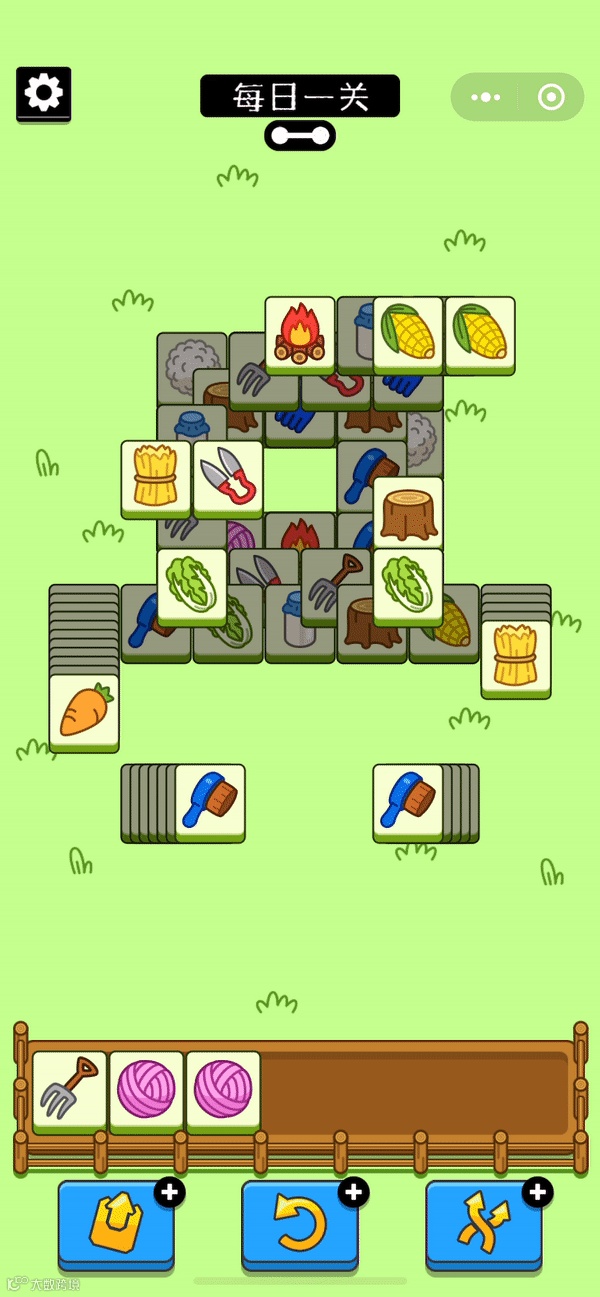Select the uncovered tree stump tile
This screenshot has height=1297, width=600.
coord(408,512)
